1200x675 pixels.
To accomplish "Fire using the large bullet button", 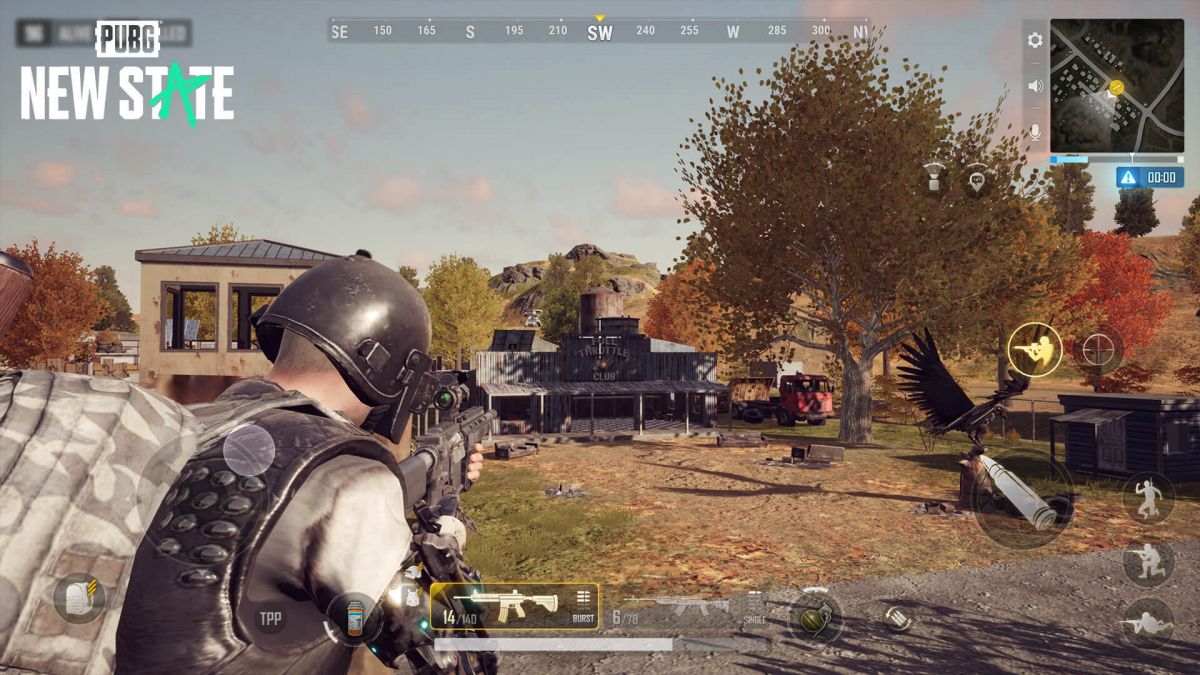I will 1023,497.
